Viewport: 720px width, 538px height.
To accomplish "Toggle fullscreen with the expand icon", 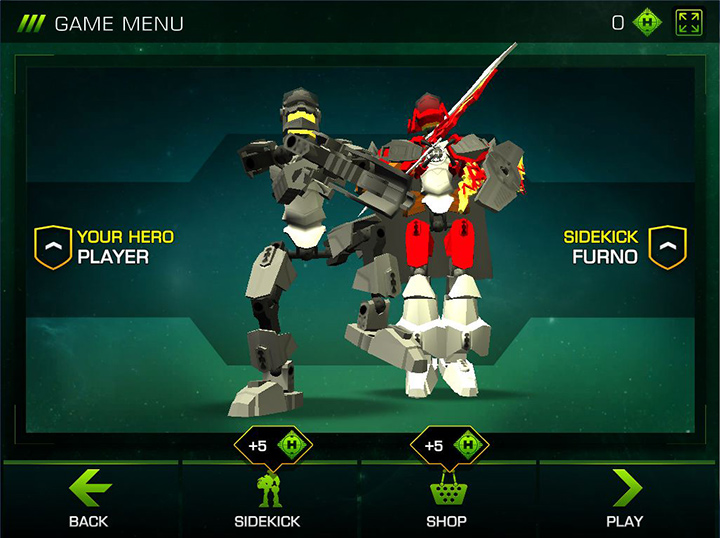I will [688, 23].
